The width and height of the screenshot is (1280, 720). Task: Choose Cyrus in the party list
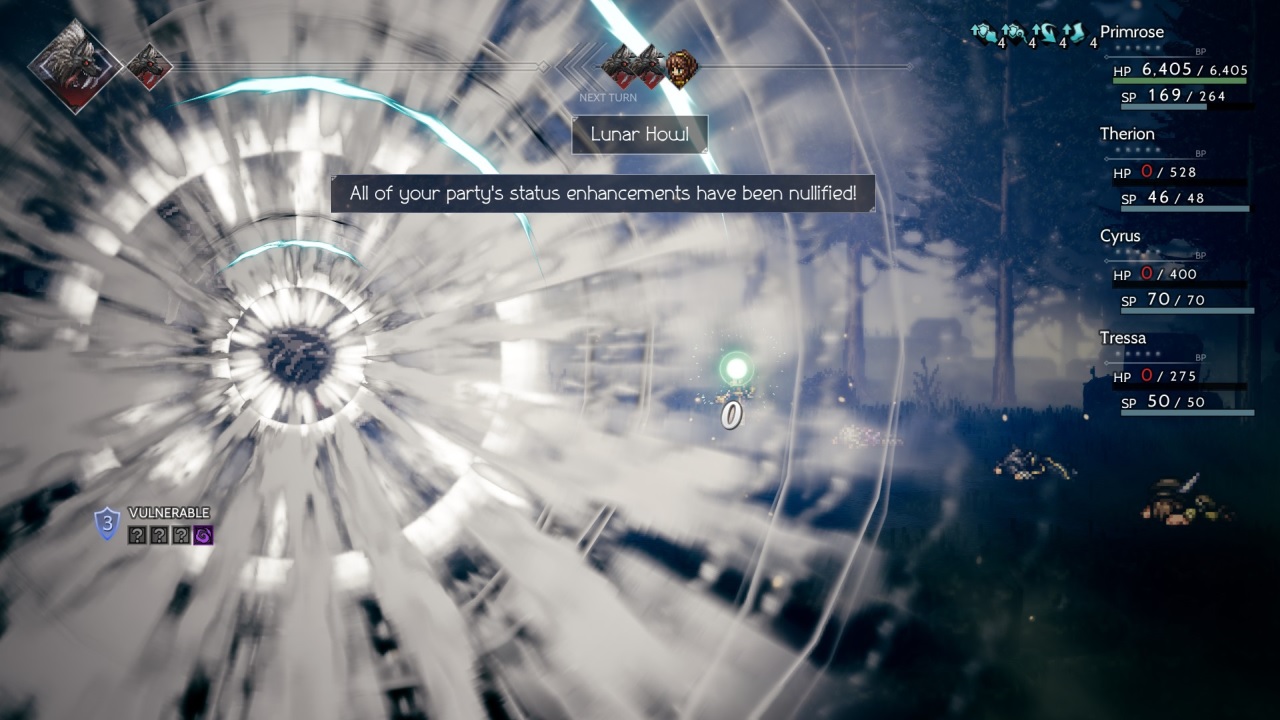pos(1120,236)
